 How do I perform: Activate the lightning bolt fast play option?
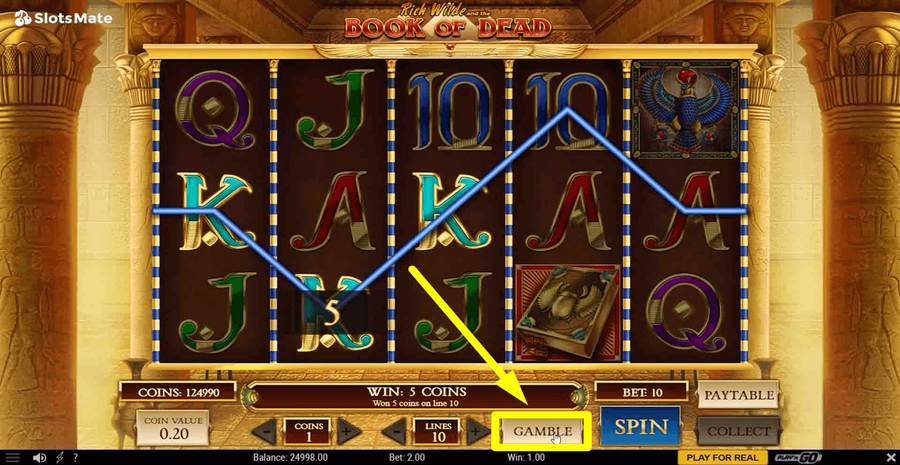point(61,458)
